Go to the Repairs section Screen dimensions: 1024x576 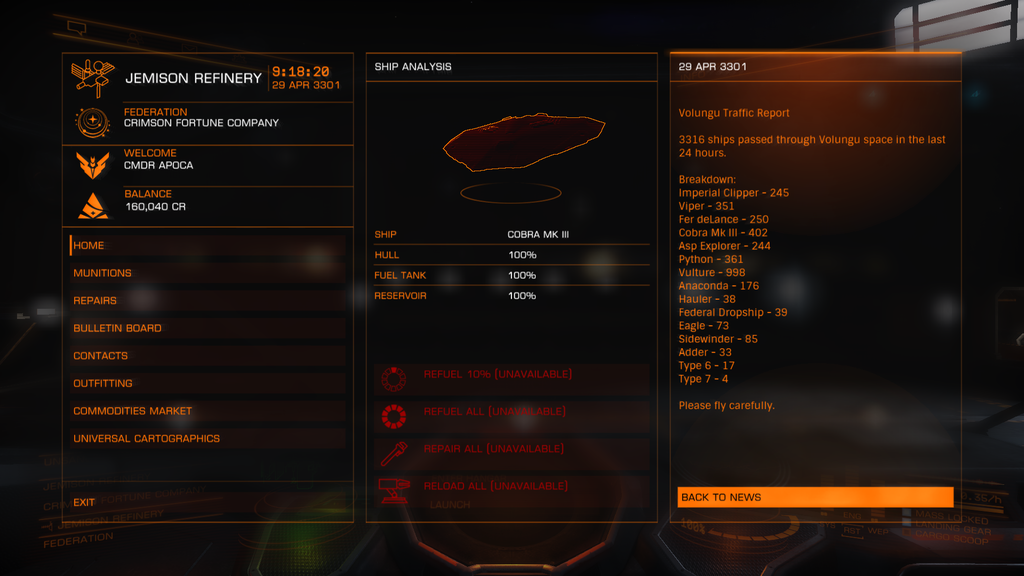tap(96, 300)
